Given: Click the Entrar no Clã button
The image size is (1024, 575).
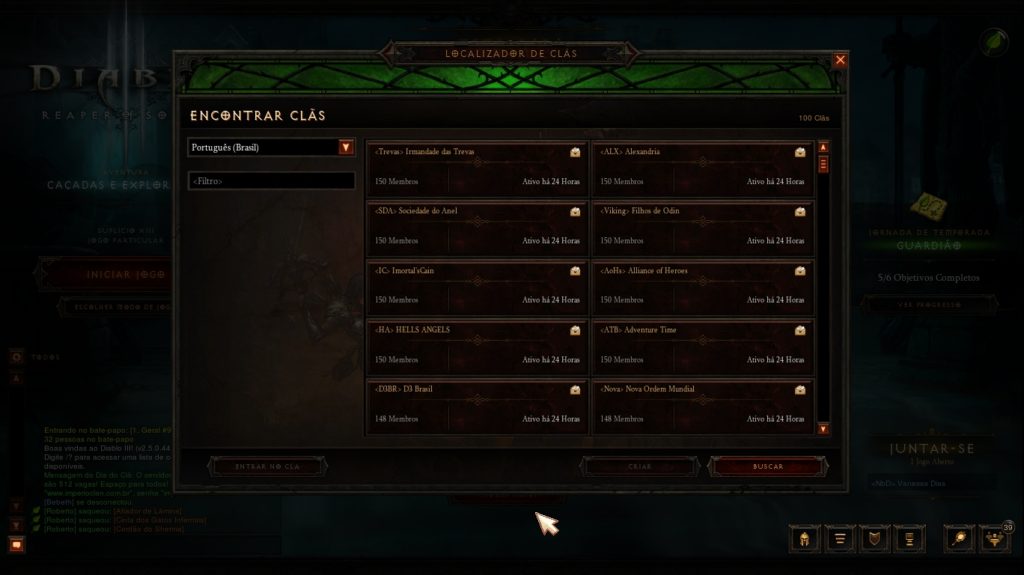Looking at the screenshot, I should (x=266, y=466).
